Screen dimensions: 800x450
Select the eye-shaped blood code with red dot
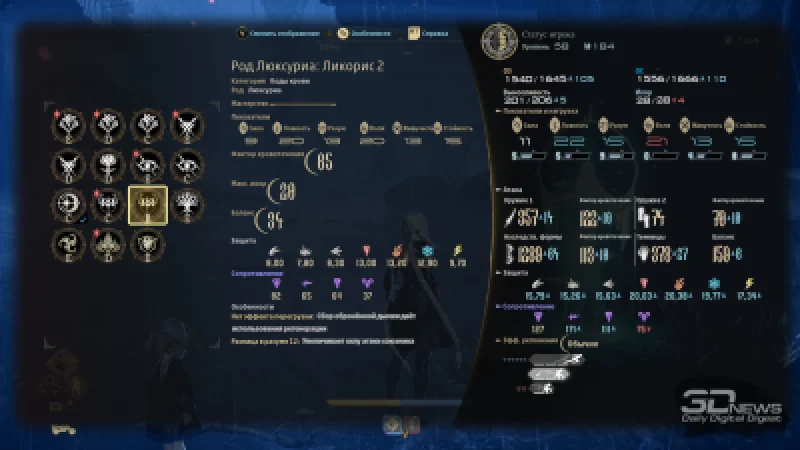(x=146, y=164)
